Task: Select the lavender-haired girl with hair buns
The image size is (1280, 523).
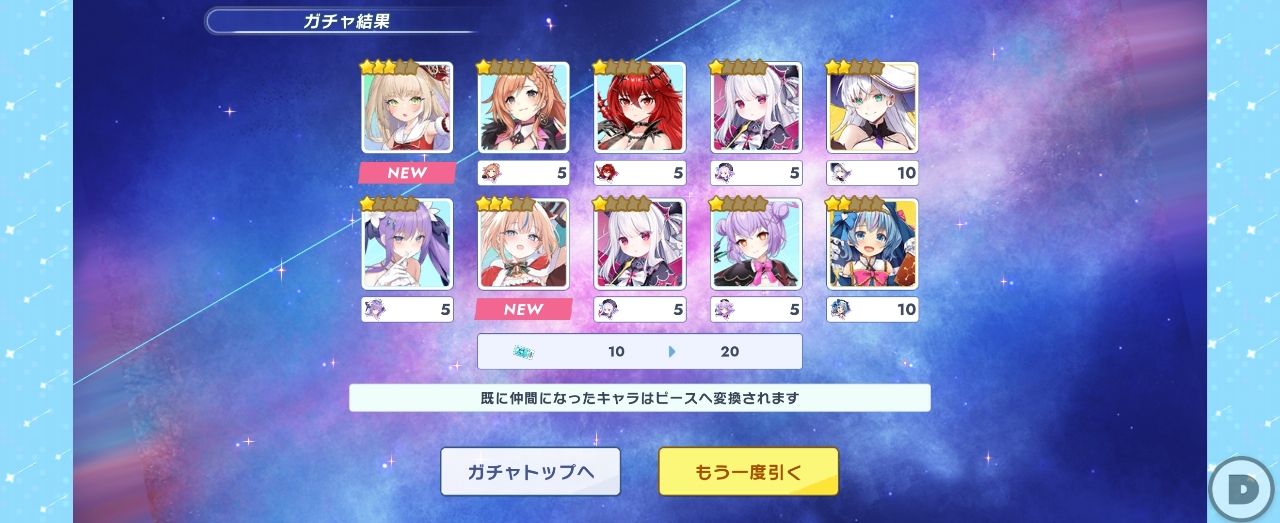Action: pos(756,243)
